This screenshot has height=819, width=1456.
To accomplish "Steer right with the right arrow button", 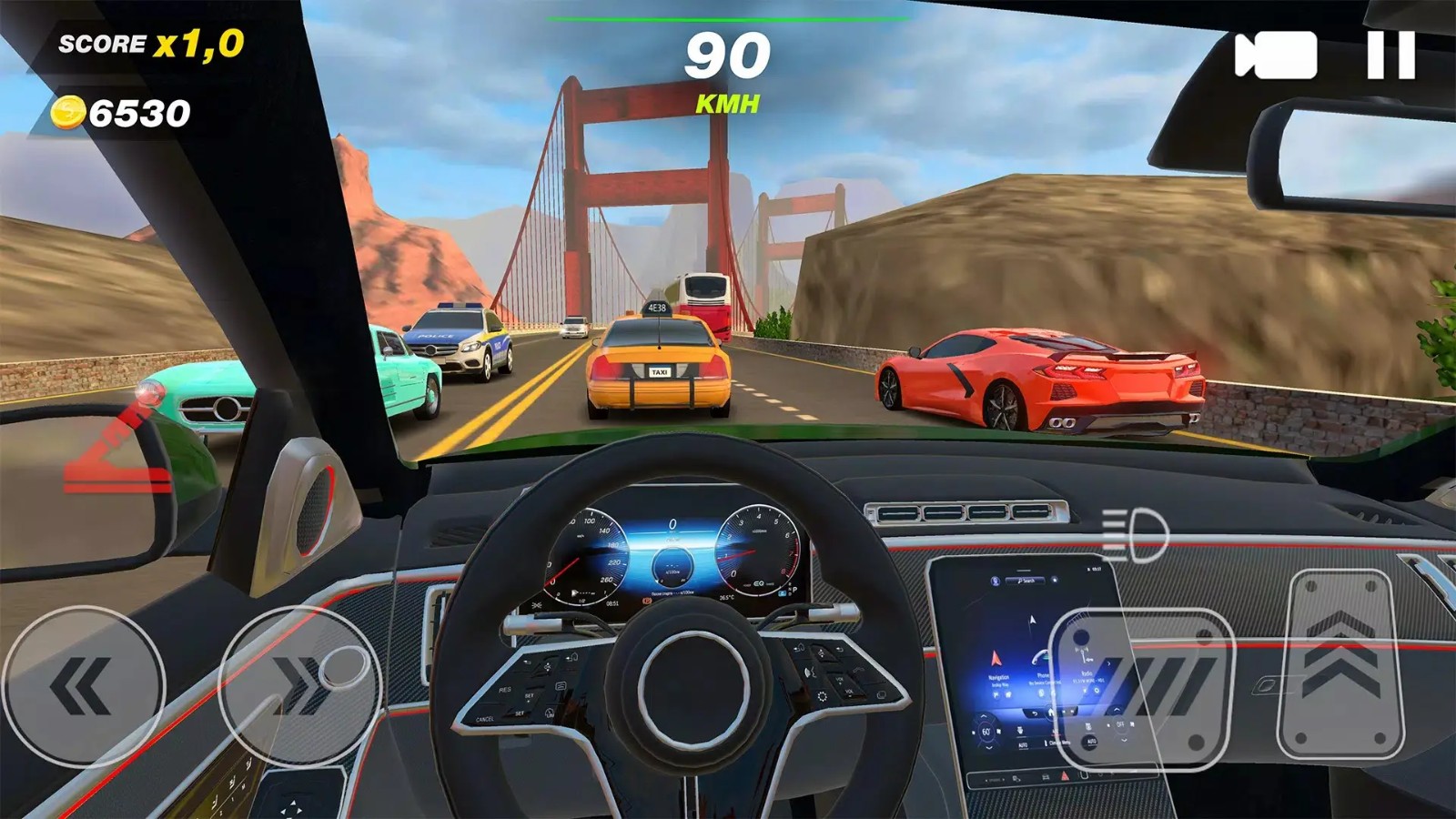I will click(300, 687).
